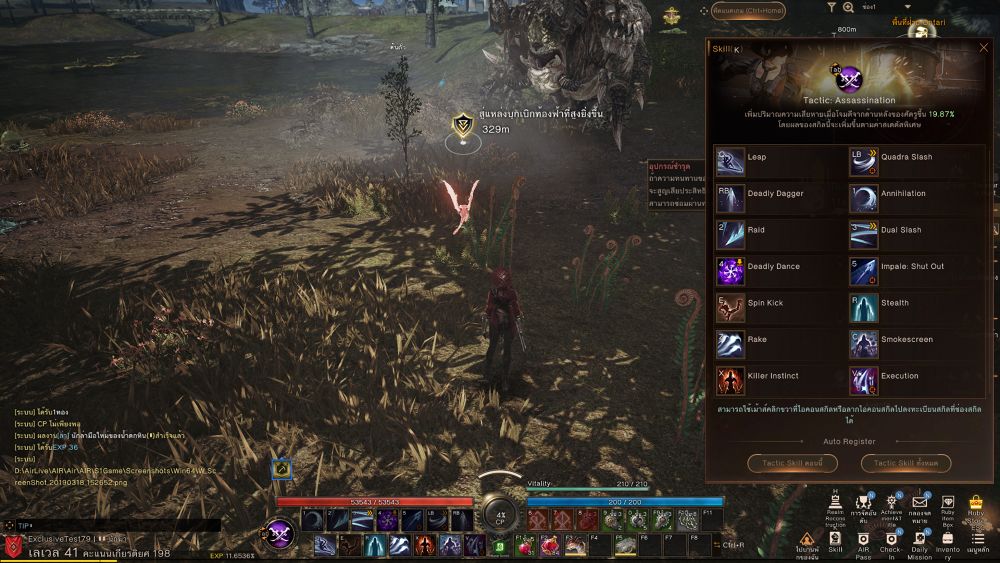Pick the Execution skill icon
This screenshot has width=1000, height=563.
pos(863,377)
